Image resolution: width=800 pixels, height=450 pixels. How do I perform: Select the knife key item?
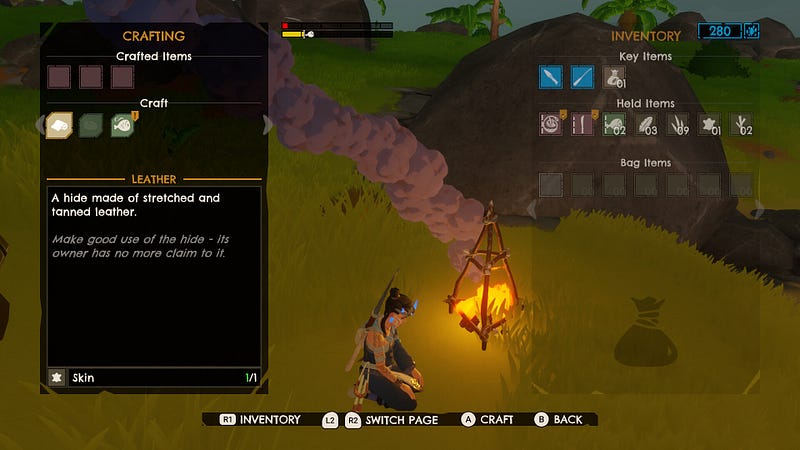[x=550, y=77]
